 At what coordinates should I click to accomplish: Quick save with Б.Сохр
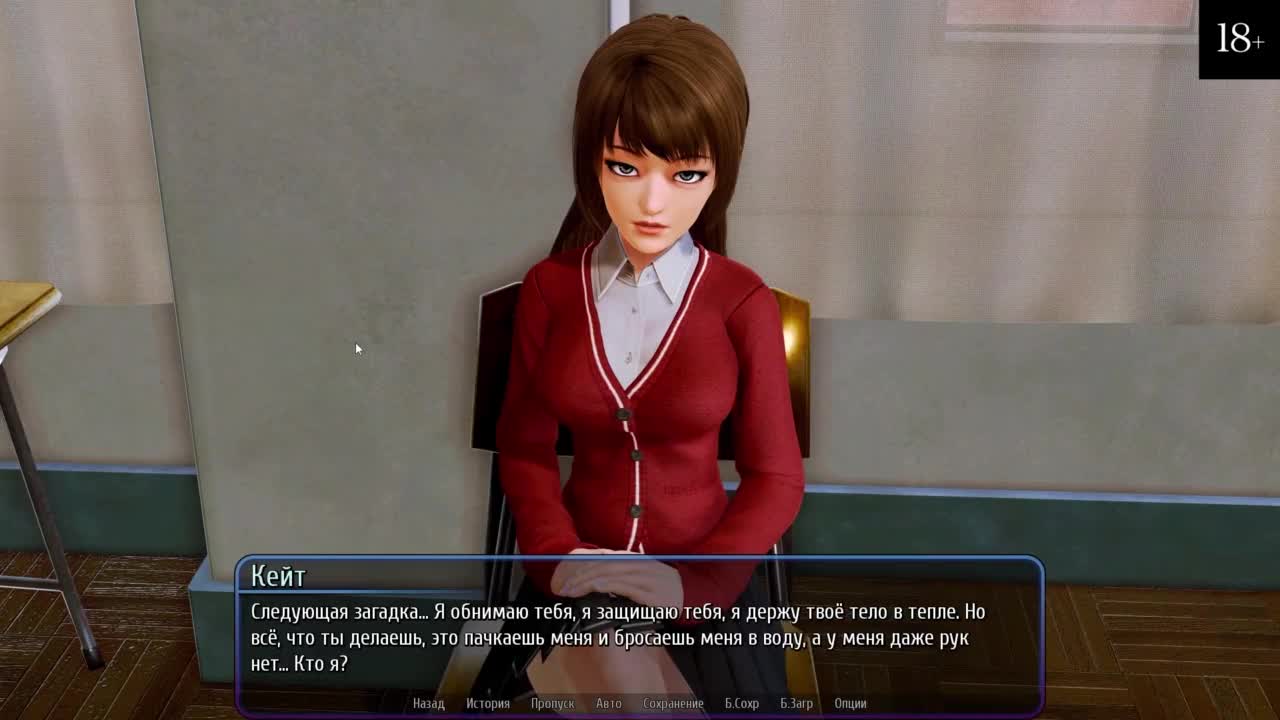[x=741, y=703]
